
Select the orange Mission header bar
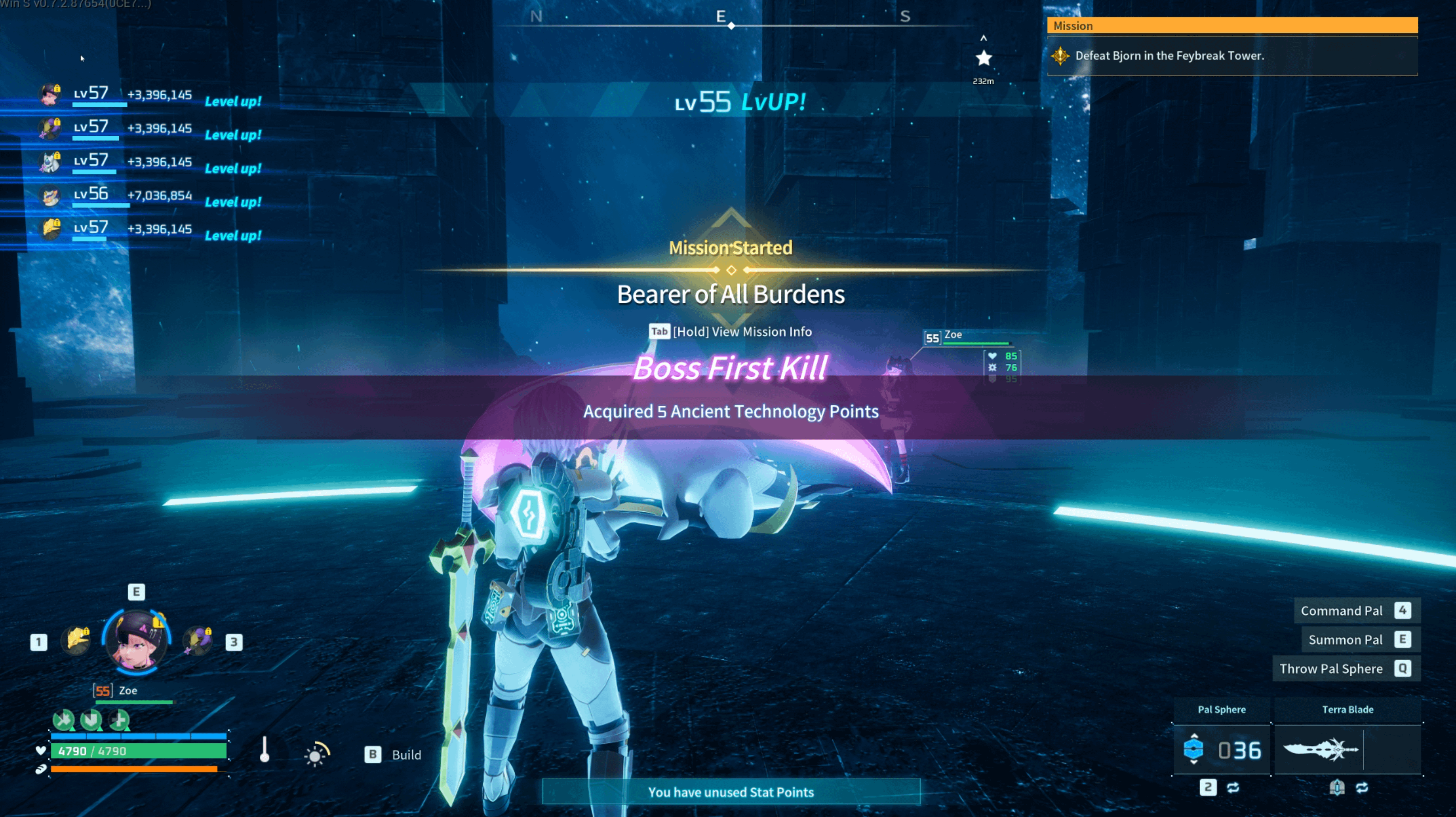(x=1232, y=25)
